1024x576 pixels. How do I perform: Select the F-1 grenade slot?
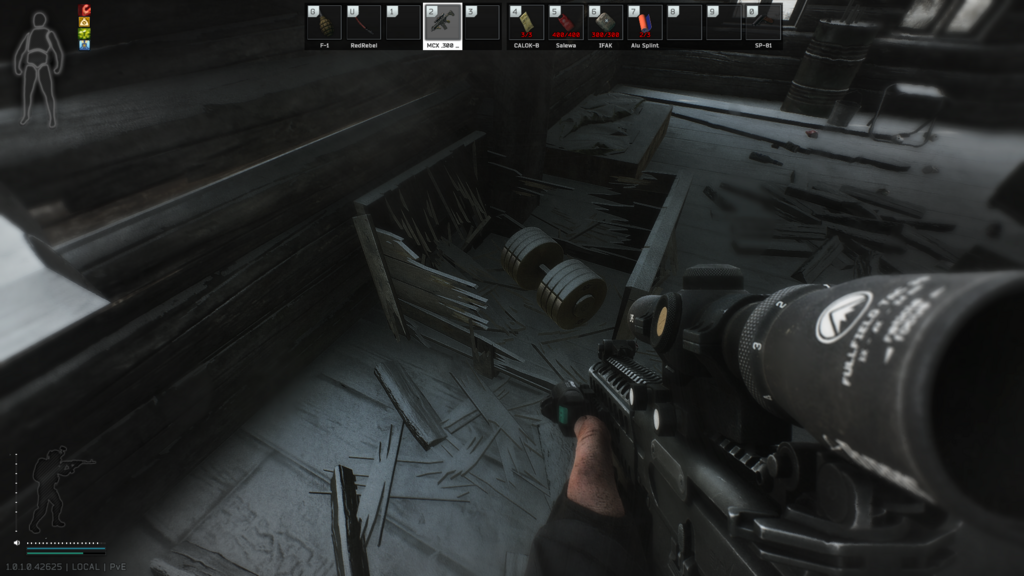tap(324, 22)
